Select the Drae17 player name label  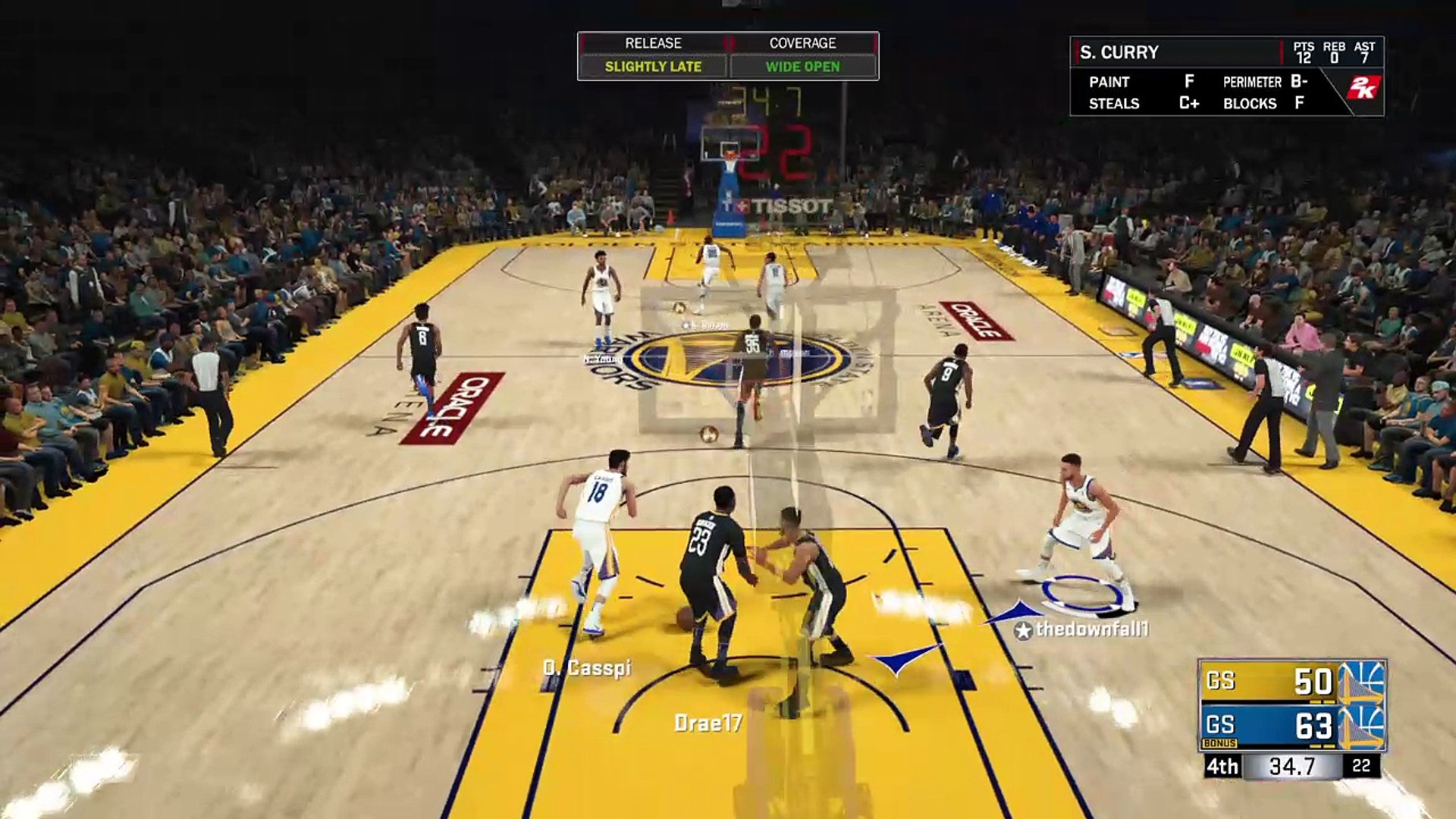(708, 723)
